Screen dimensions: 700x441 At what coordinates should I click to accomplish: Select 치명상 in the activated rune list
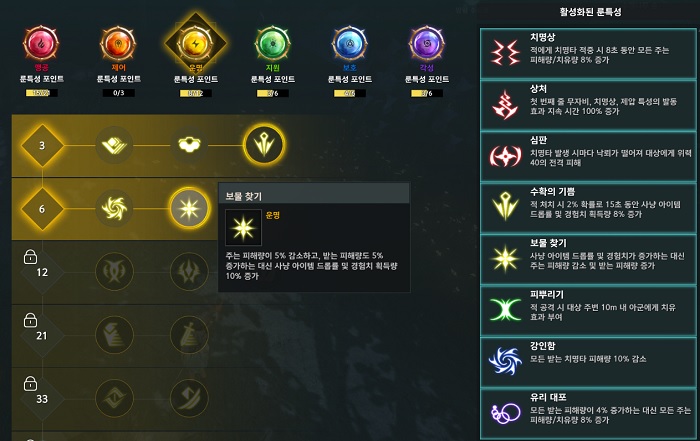point(590,53)
